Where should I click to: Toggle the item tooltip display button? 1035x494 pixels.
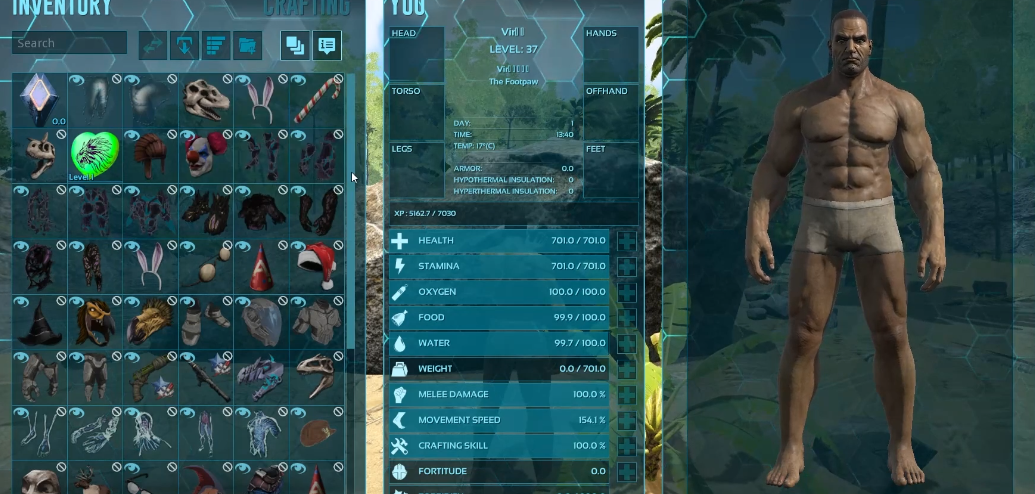click(326, 45)
